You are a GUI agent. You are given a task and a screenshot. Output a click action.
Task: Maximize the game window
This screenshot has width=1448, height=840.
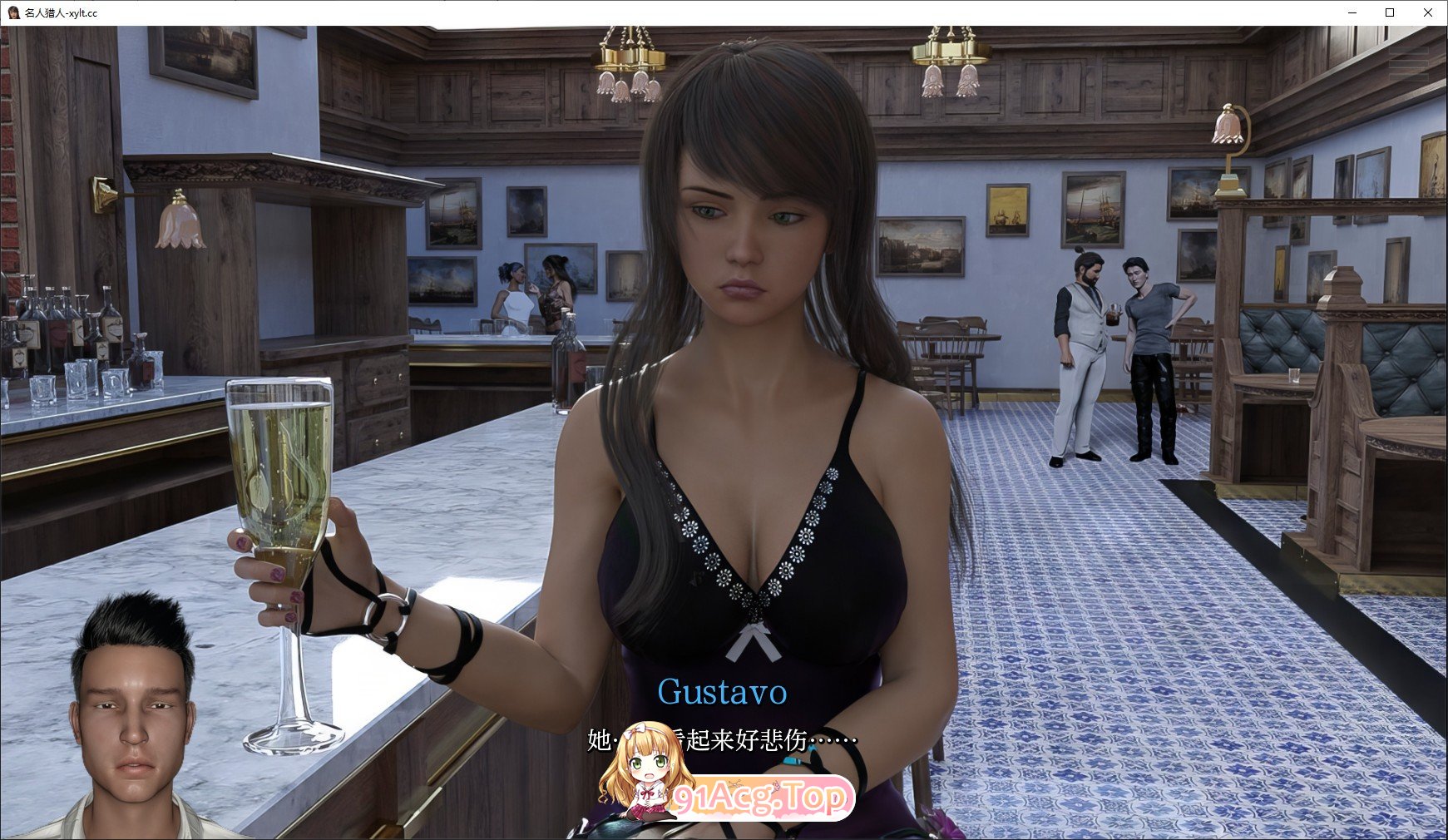pos(1390,12)
